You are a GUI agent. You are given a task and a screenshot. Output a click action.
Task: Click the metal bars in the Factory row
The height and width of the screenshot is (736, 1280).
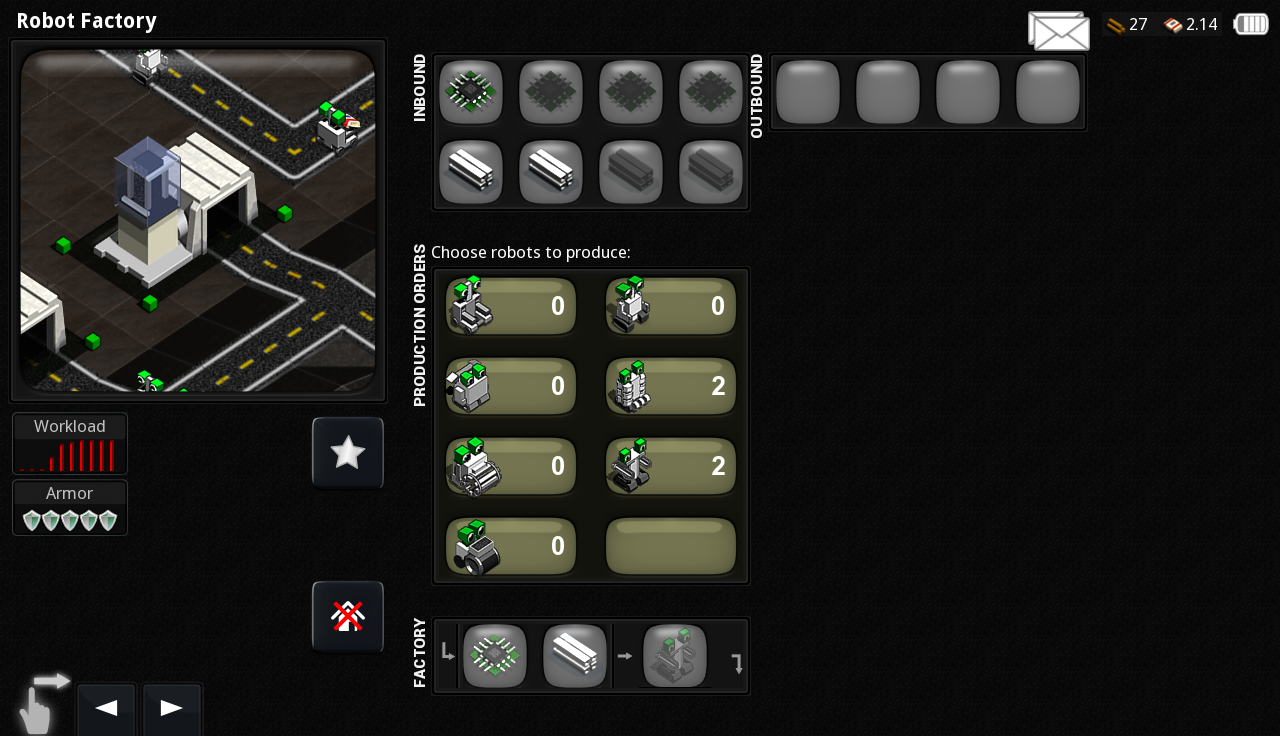(x=575, y=656)
